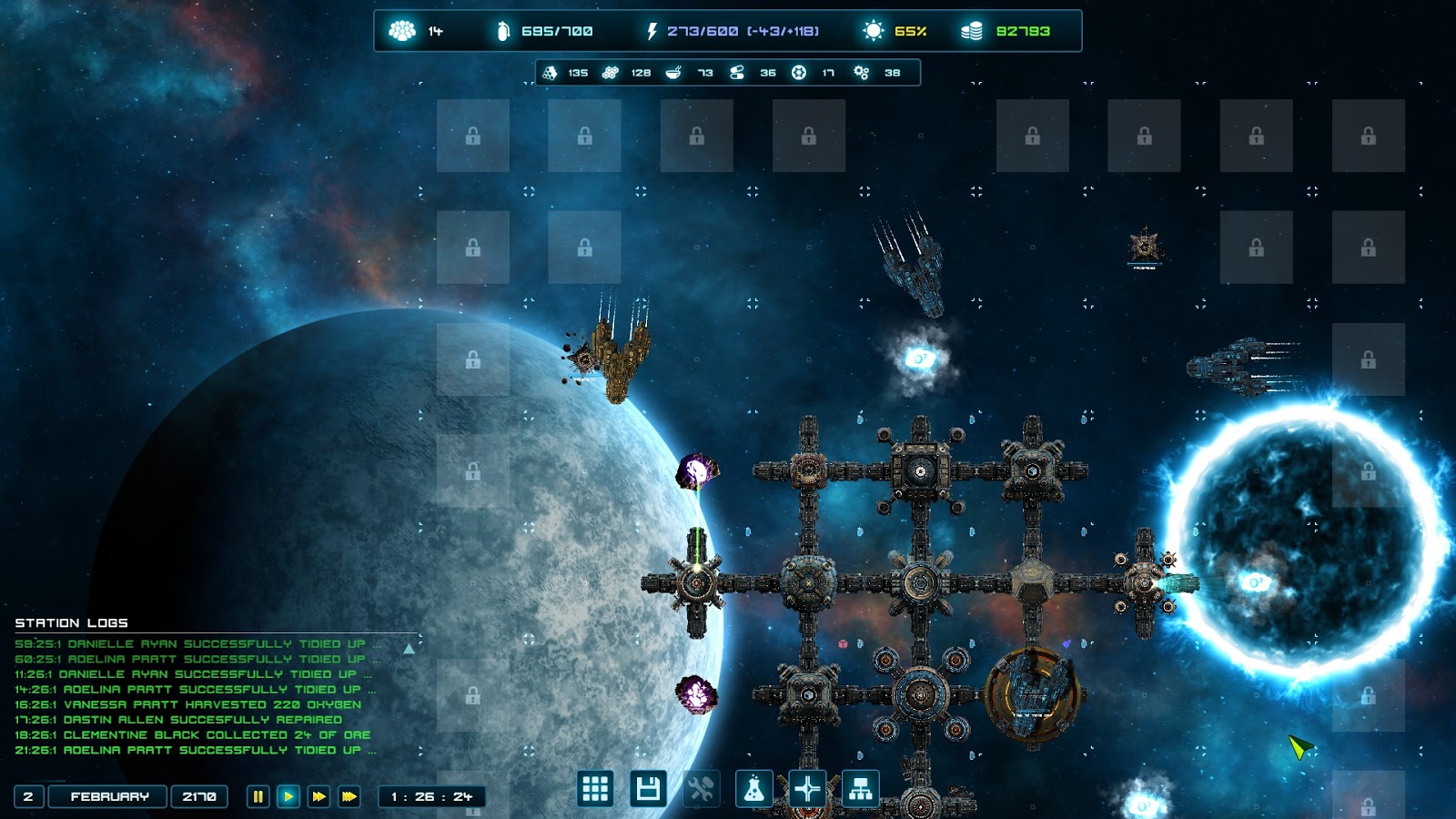
Task: Save the game with the floppy disk button
Action: (648, 788)
